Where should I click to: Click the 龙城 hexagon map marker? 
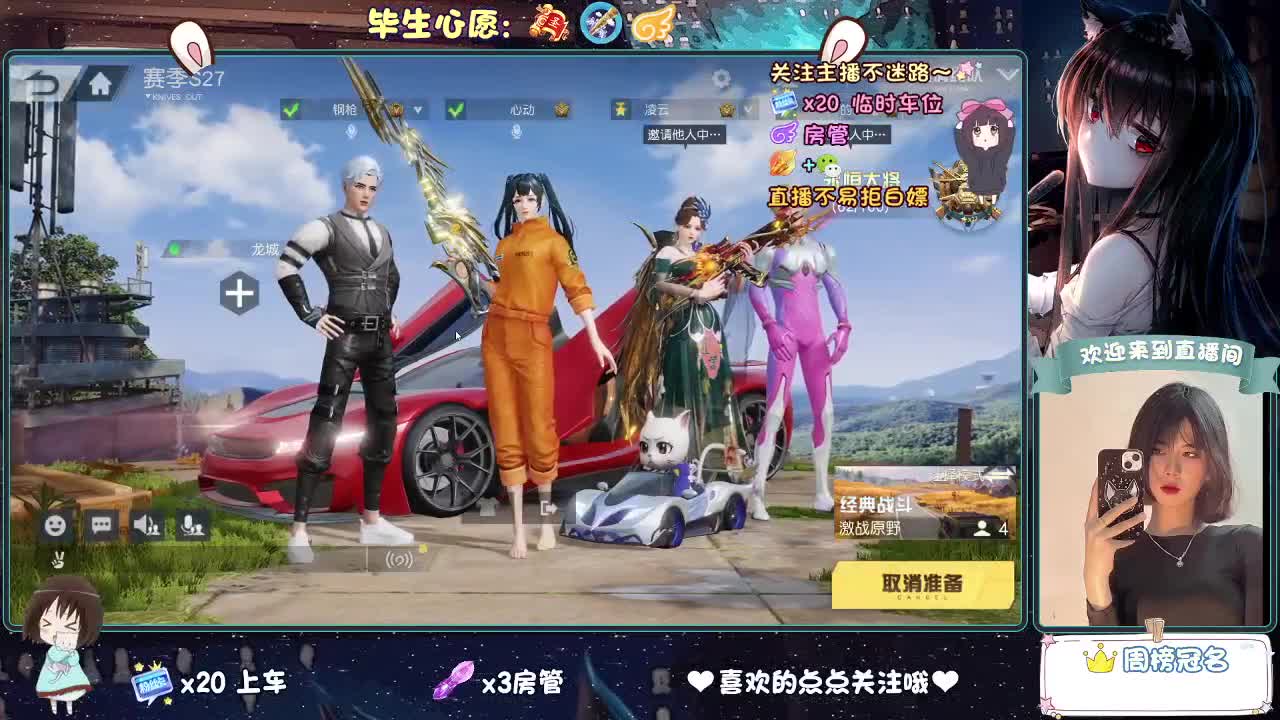click(240, 294)
